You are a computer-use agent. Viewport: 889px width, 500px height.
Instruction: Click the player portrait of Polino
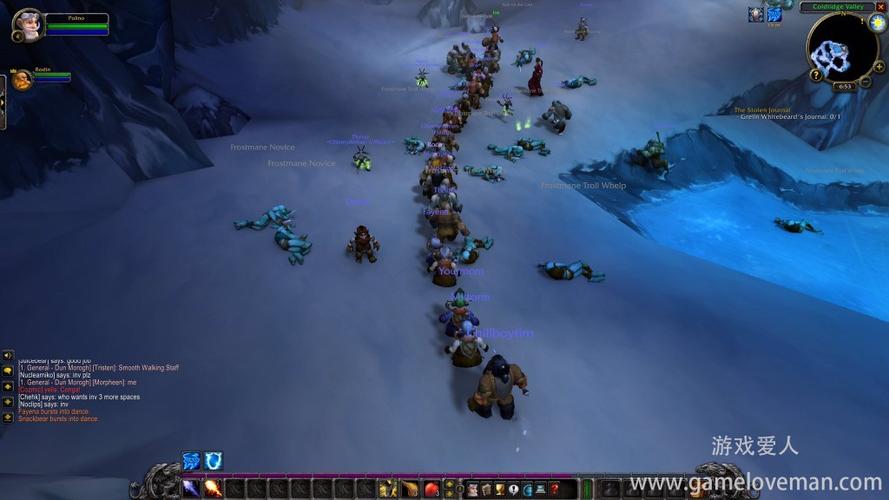pyautogui.click(x=27, y=23)
